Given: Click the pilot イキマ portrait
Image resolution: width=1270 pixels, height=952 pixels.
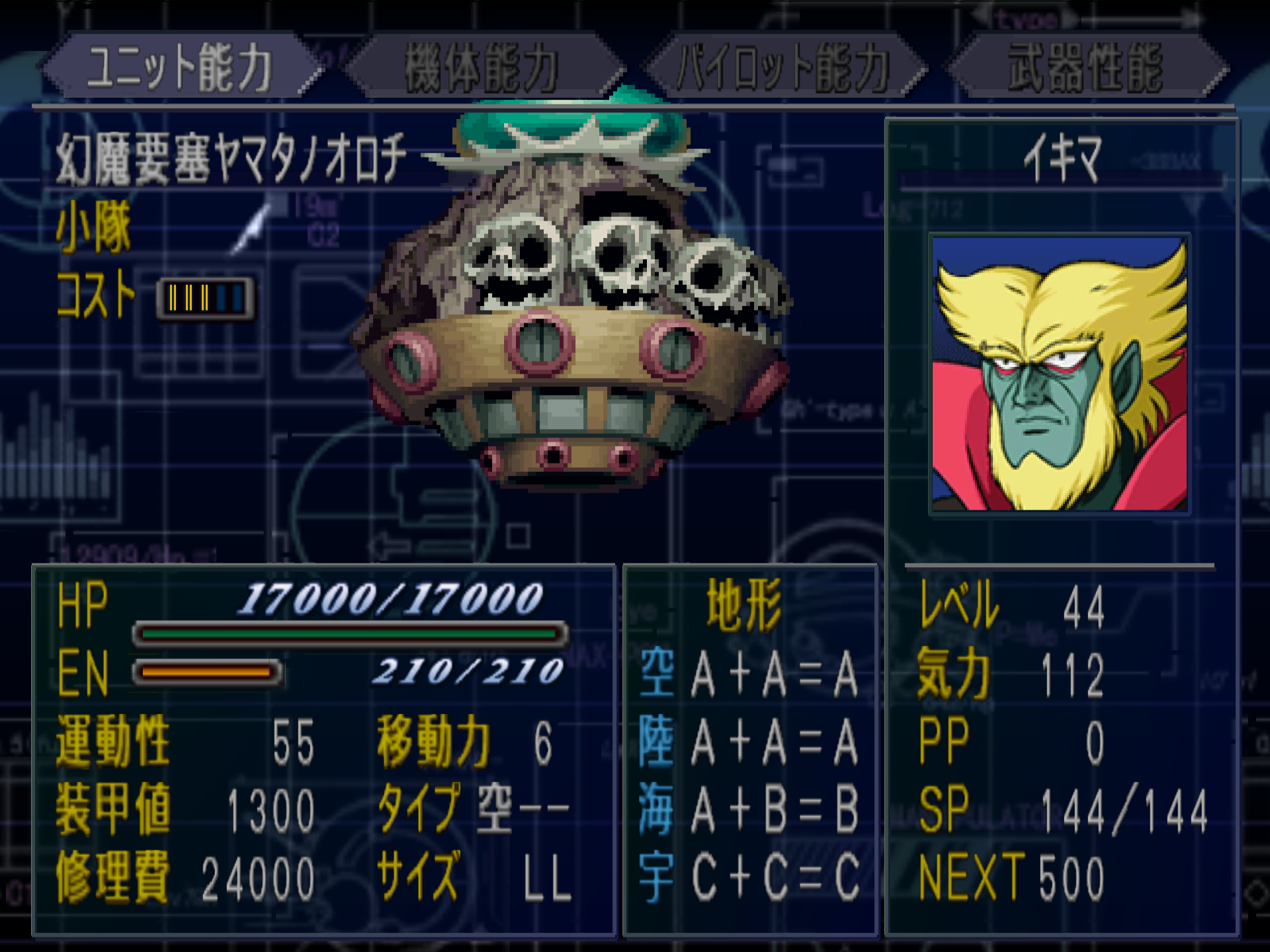Looking at the screenshot, I should [x=1059, y=374].
